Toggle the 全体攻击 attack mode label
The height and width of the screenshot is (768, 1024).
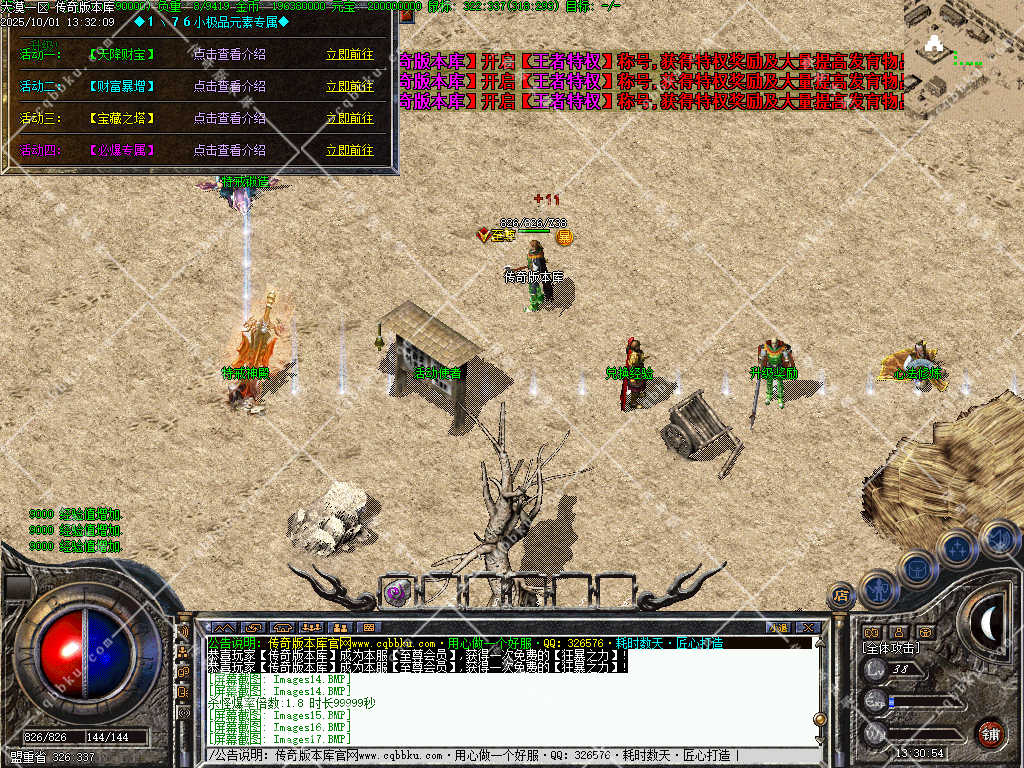[890, 648]
